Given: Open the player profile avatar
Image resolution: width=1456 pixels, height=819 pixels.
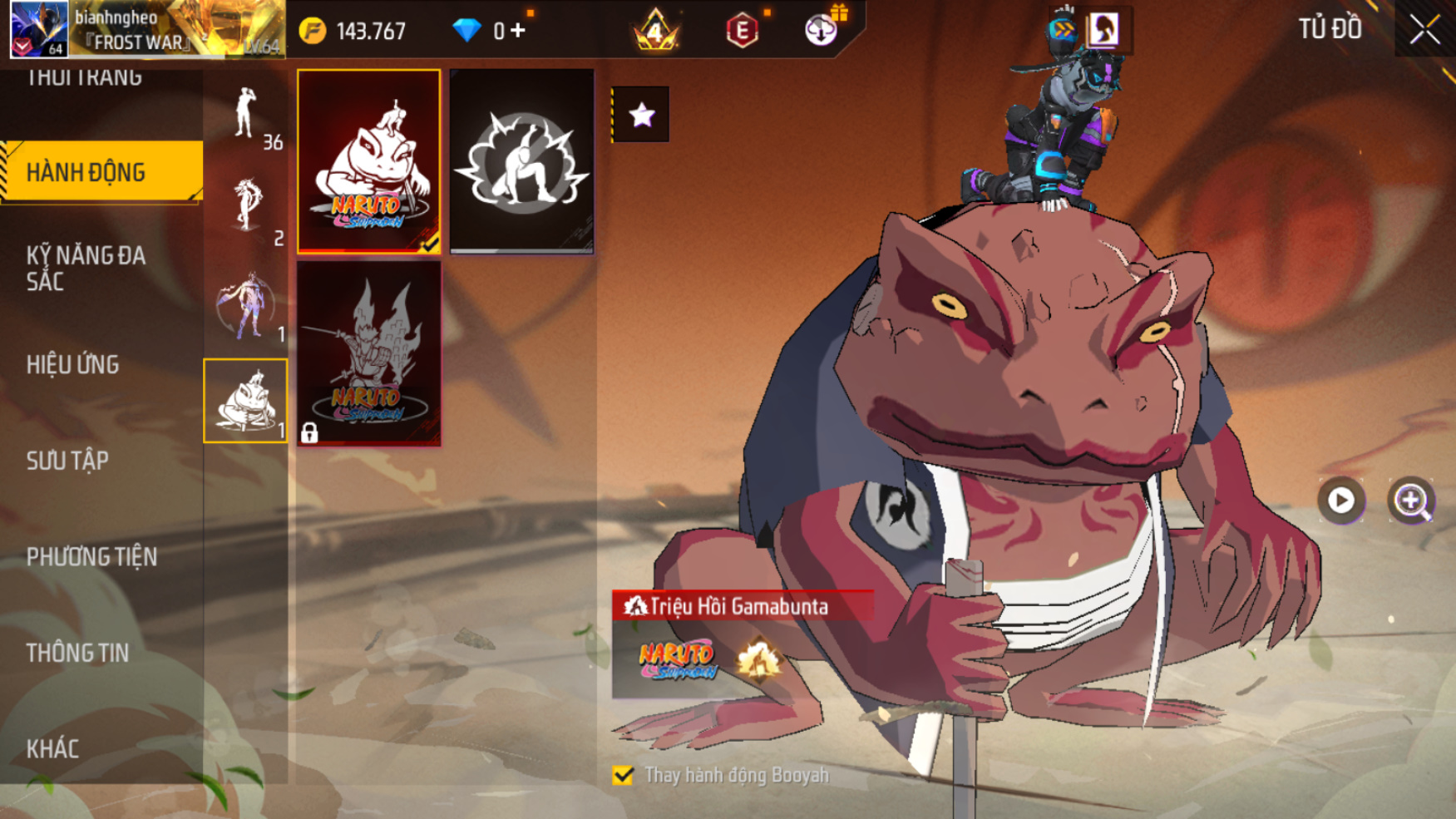Looking at the screenshot, I should (x=39, y=29).
